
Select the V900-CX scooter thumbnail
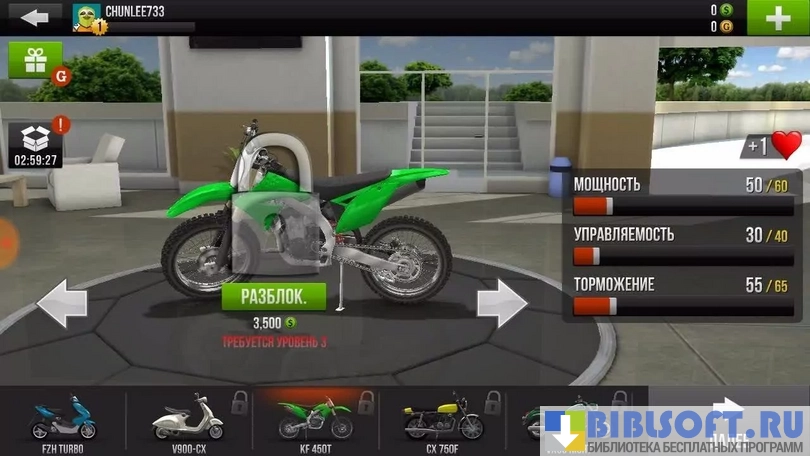[x=188, y=418]
